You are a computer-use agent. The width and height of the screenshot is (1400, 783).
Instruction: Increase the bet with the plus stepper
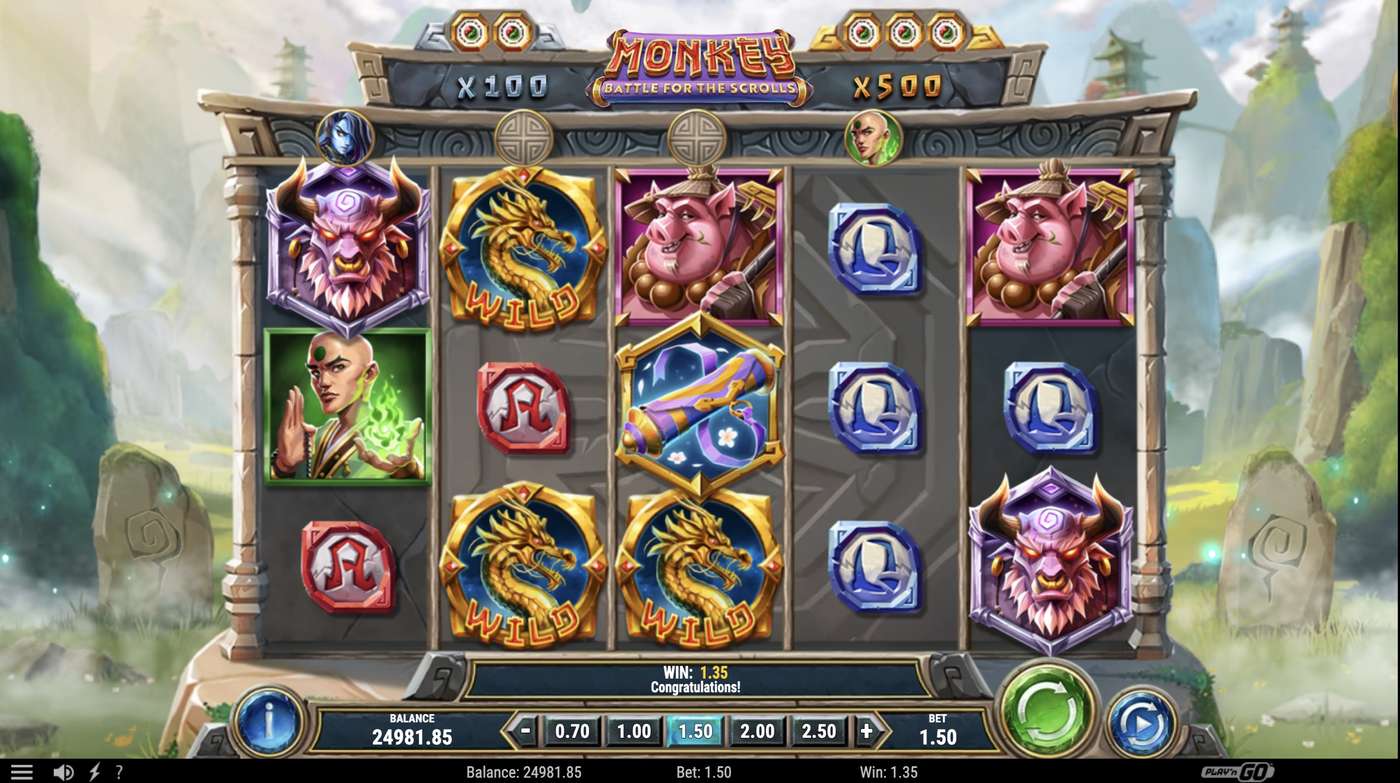click(866, 731)
